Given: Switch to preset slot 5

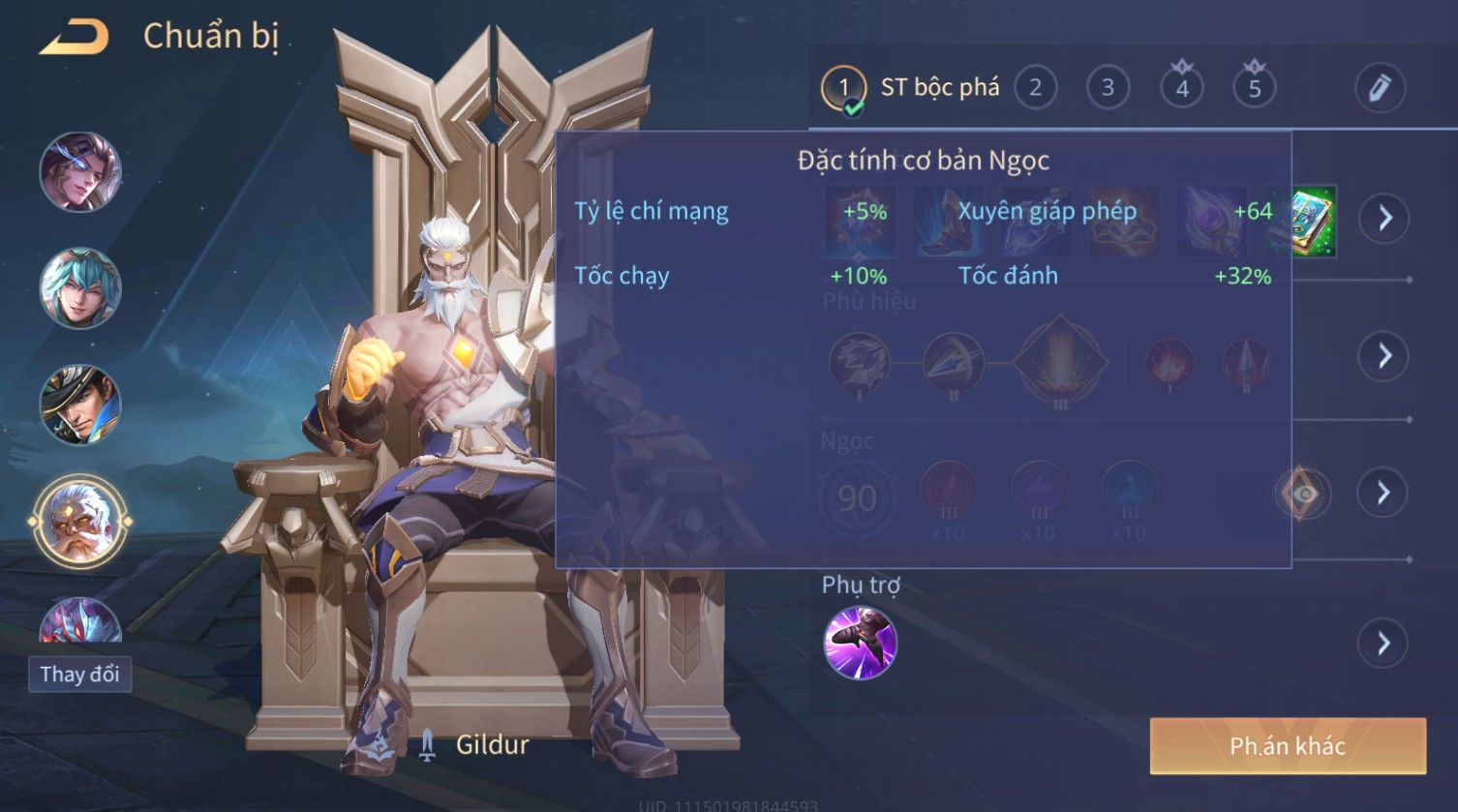Looking at the screenshot, I should click(x=1254, y=88).
